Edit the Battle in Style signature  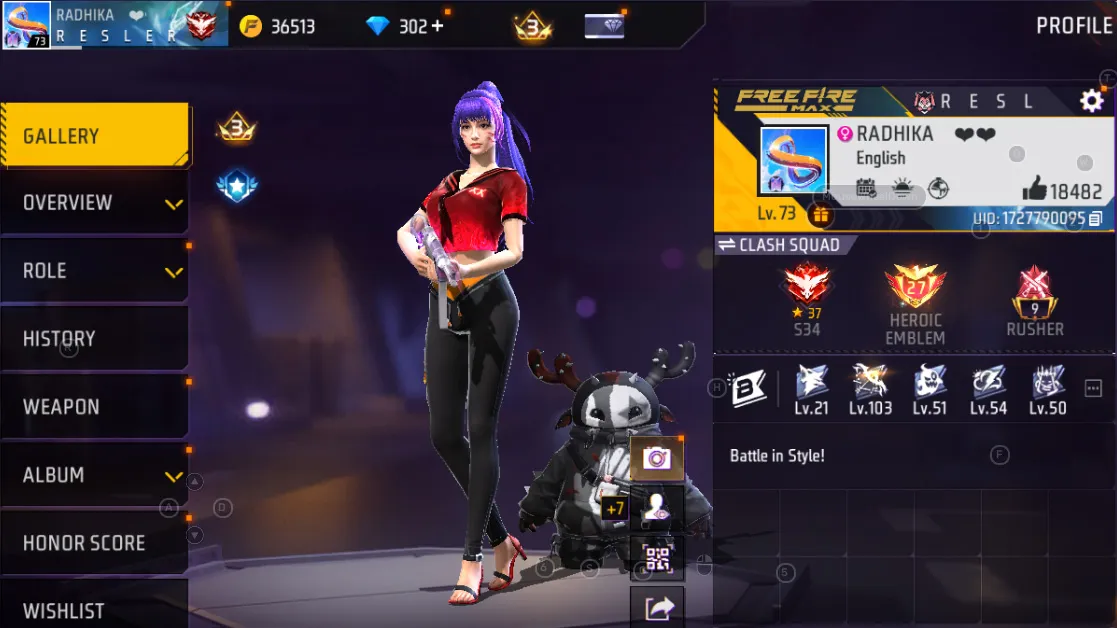tap(777, 456)
